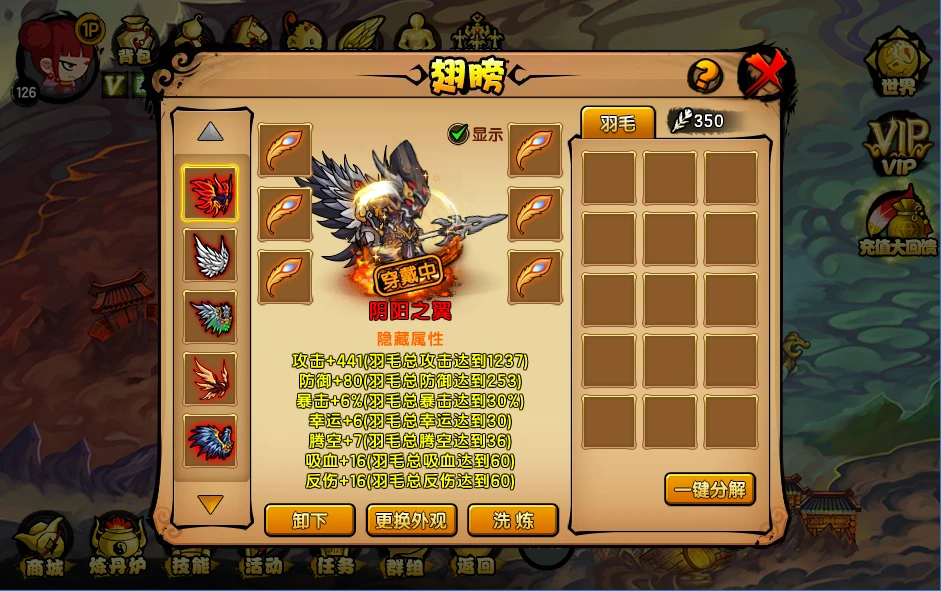The width and height of the screenshot is (941, 591).
Task: Move wing list down with the orange arrow
Action: tap(210, 504)
